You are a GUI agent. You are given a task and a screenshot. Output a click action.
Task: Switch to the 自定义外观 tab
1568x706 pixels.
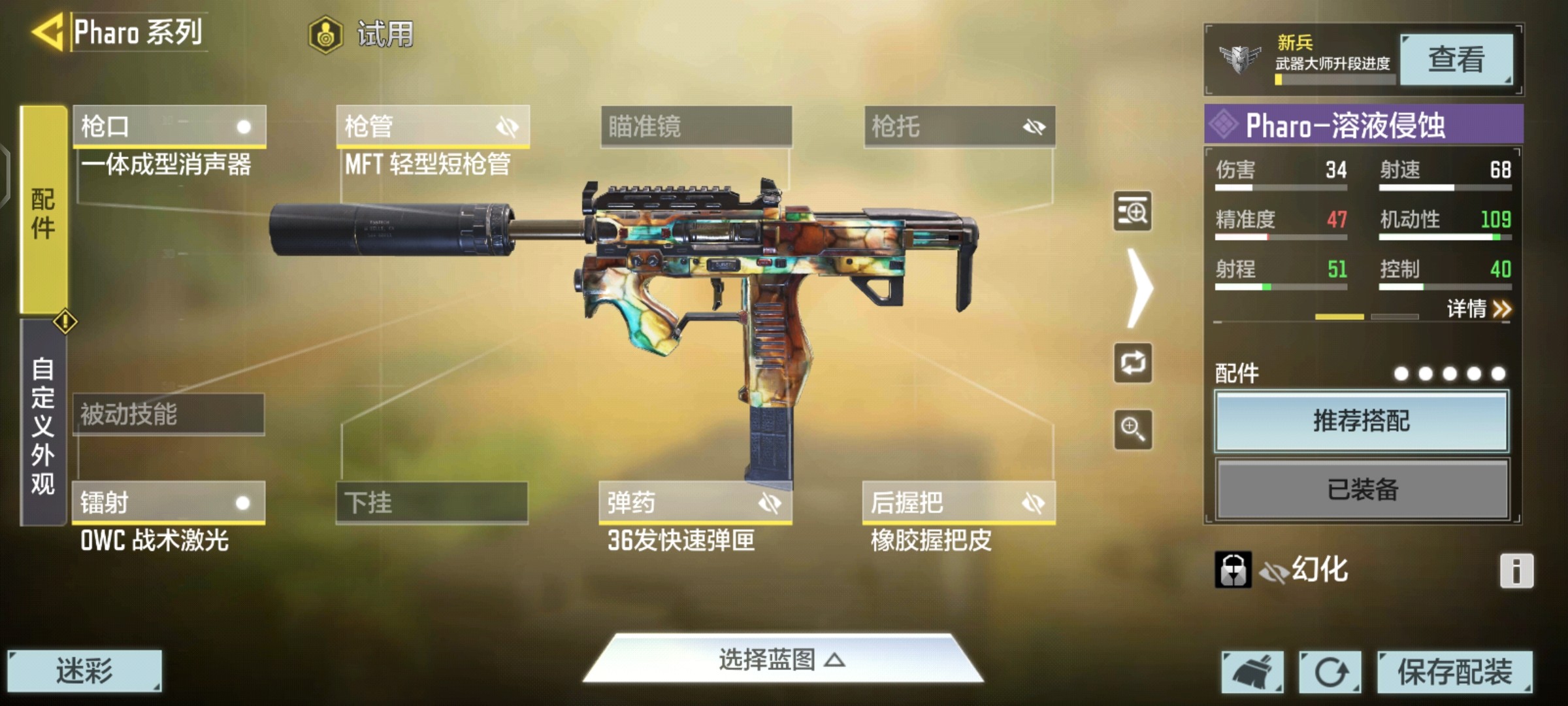[x=43, y=425]
